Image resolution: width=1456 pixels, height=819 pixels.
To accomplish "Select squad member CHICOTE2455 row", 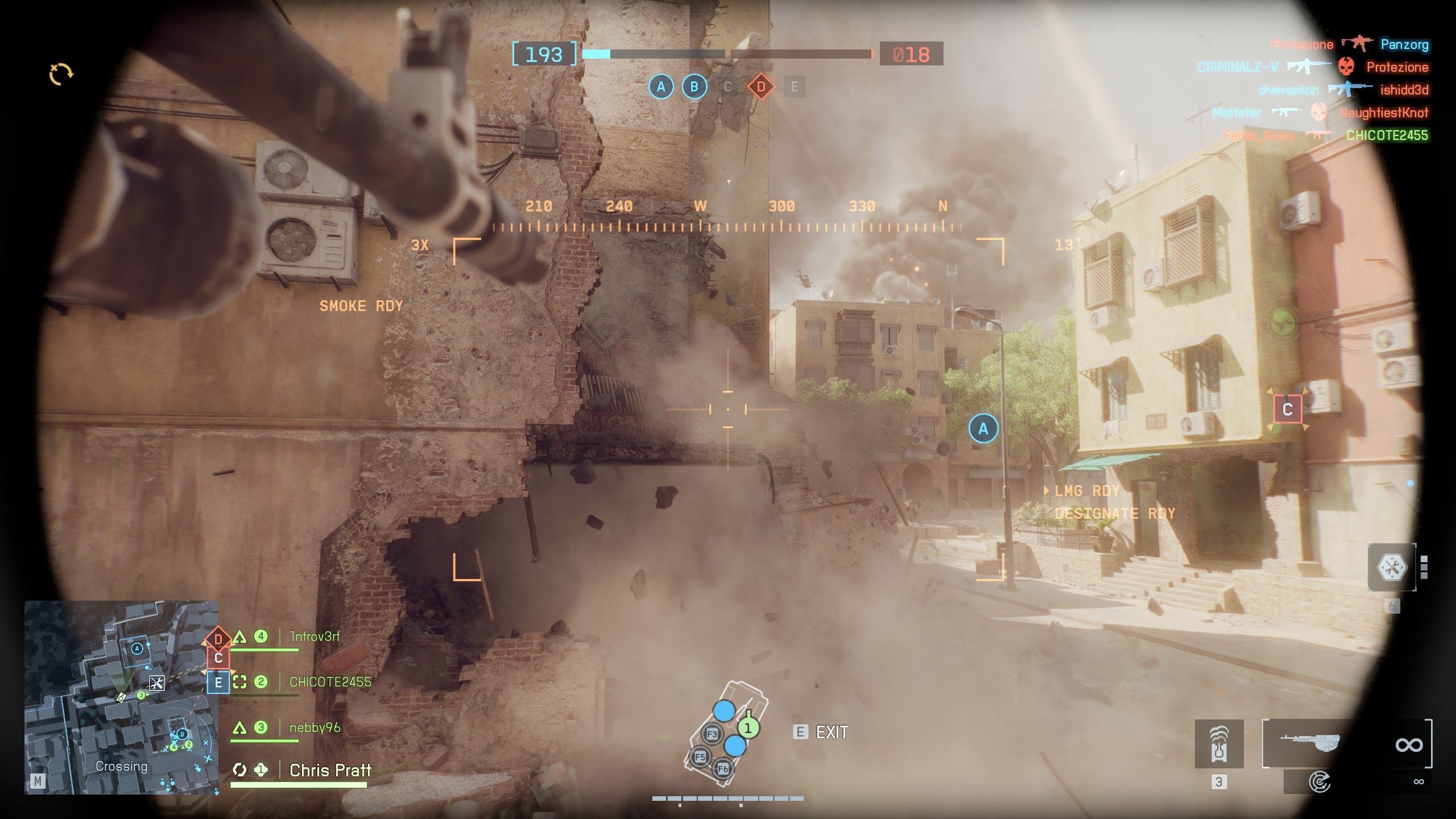I will click(x=330, y=682).
